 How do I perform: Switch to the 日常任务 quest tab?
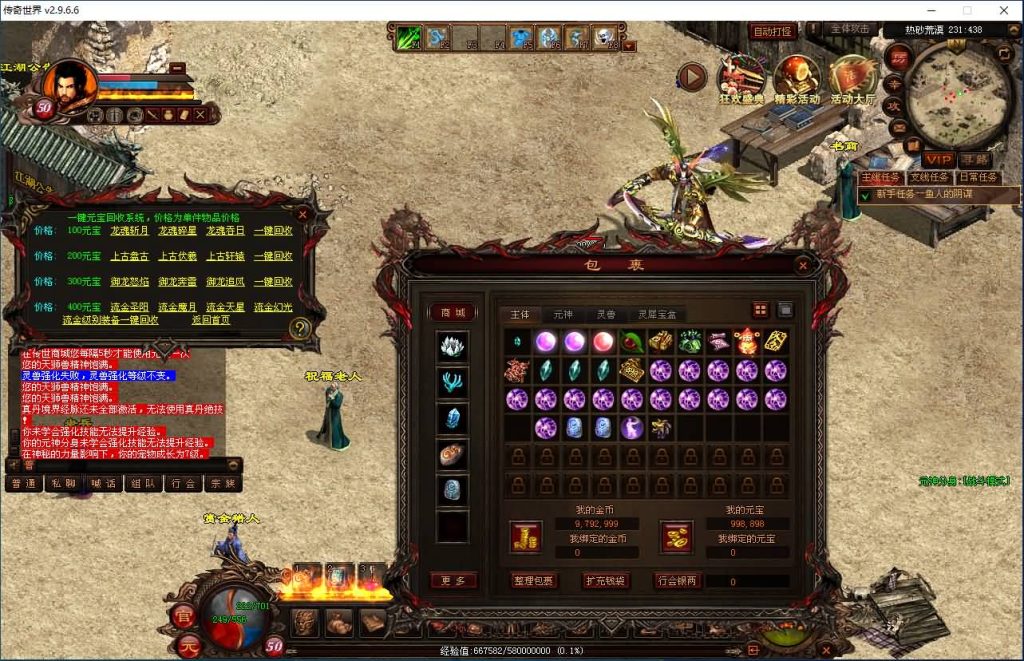[x=979, y=177]
